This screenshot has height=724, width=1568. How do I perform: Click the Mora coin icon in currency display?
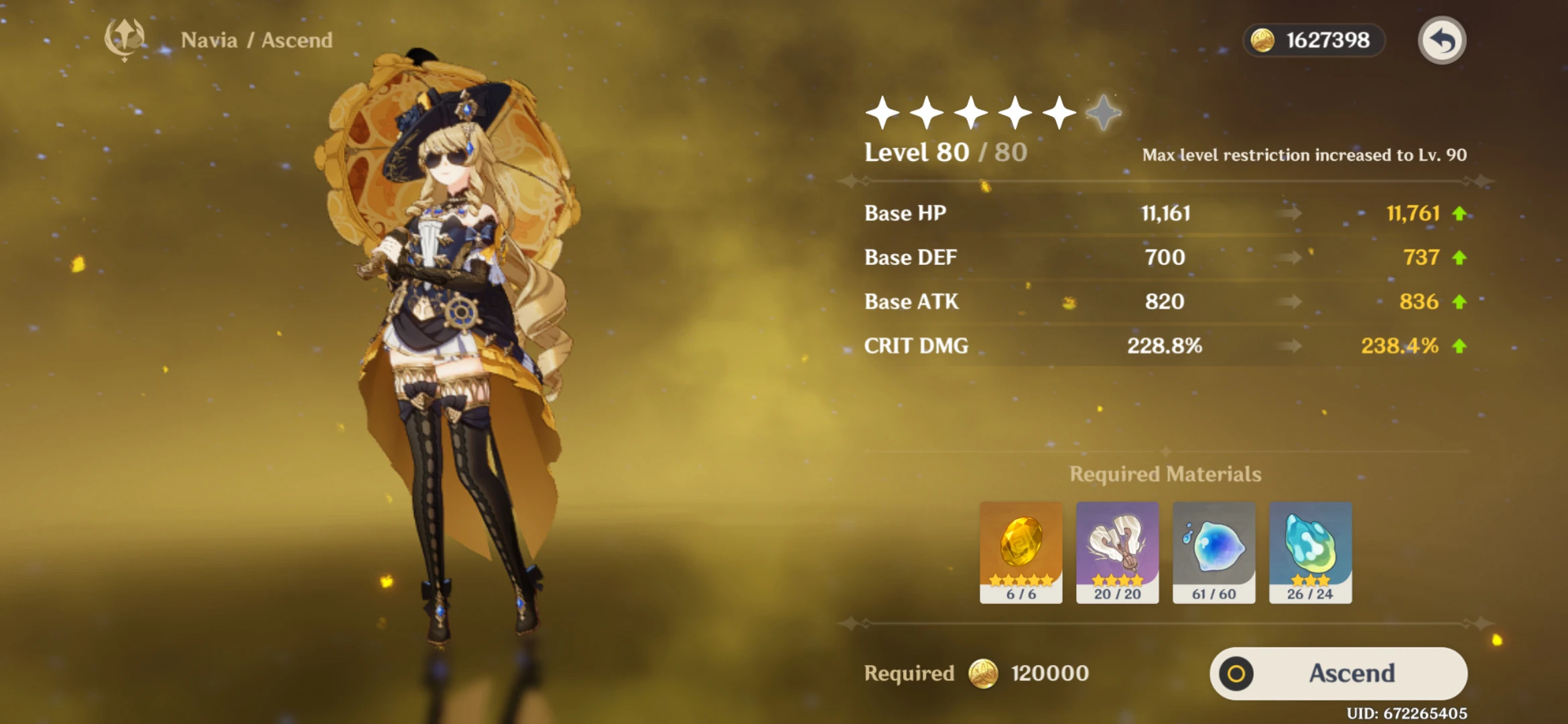click(x=1261, y=41)
